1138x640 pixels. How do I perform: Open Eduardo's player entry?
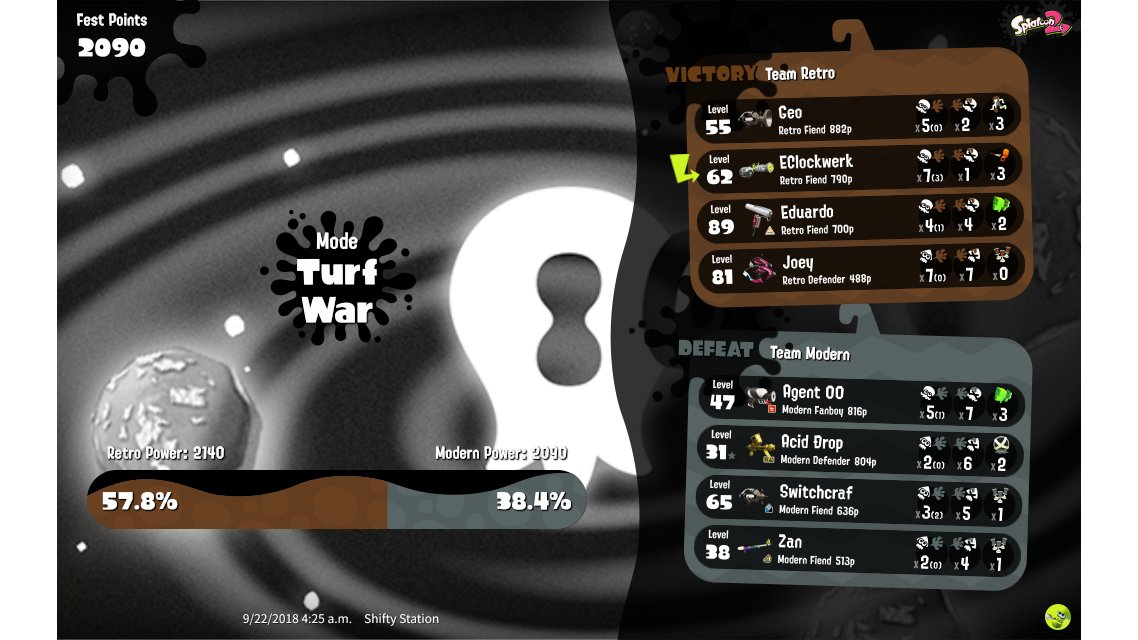(x=860, y=218)
